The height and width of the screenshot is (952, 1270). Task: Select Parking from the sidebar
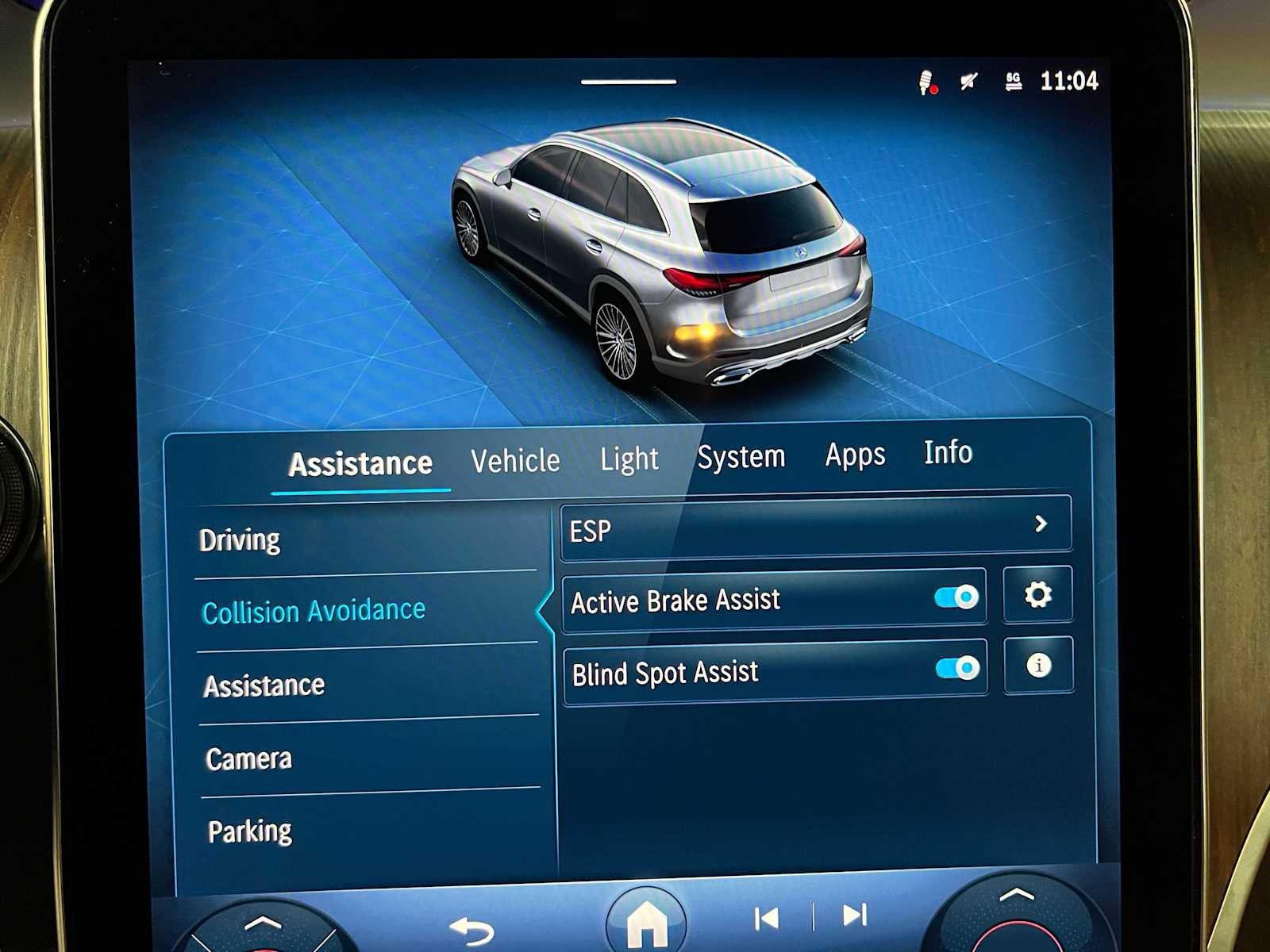coord(250,830)
